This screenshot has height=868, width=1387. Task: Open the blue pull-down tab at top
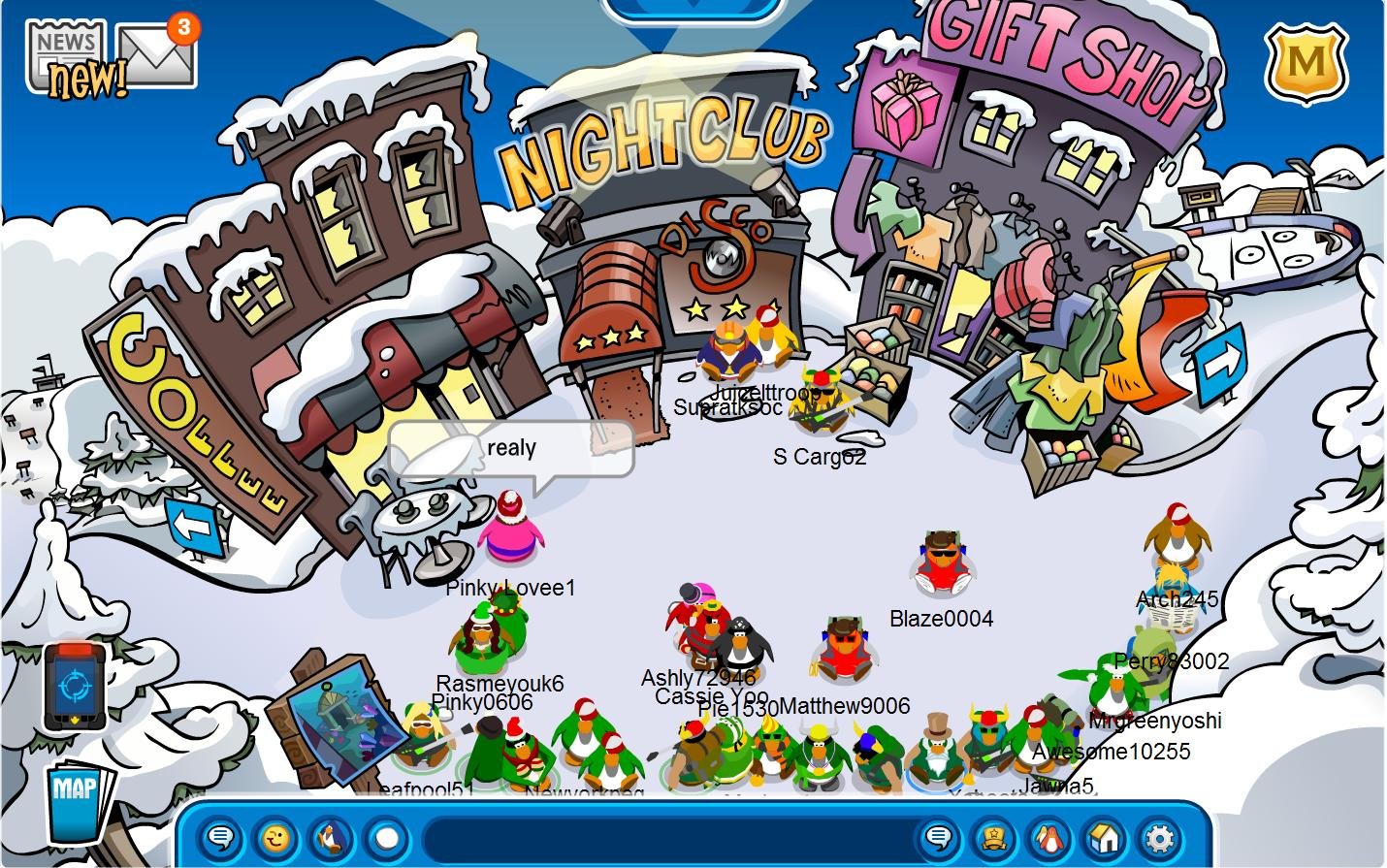point(692,8)
